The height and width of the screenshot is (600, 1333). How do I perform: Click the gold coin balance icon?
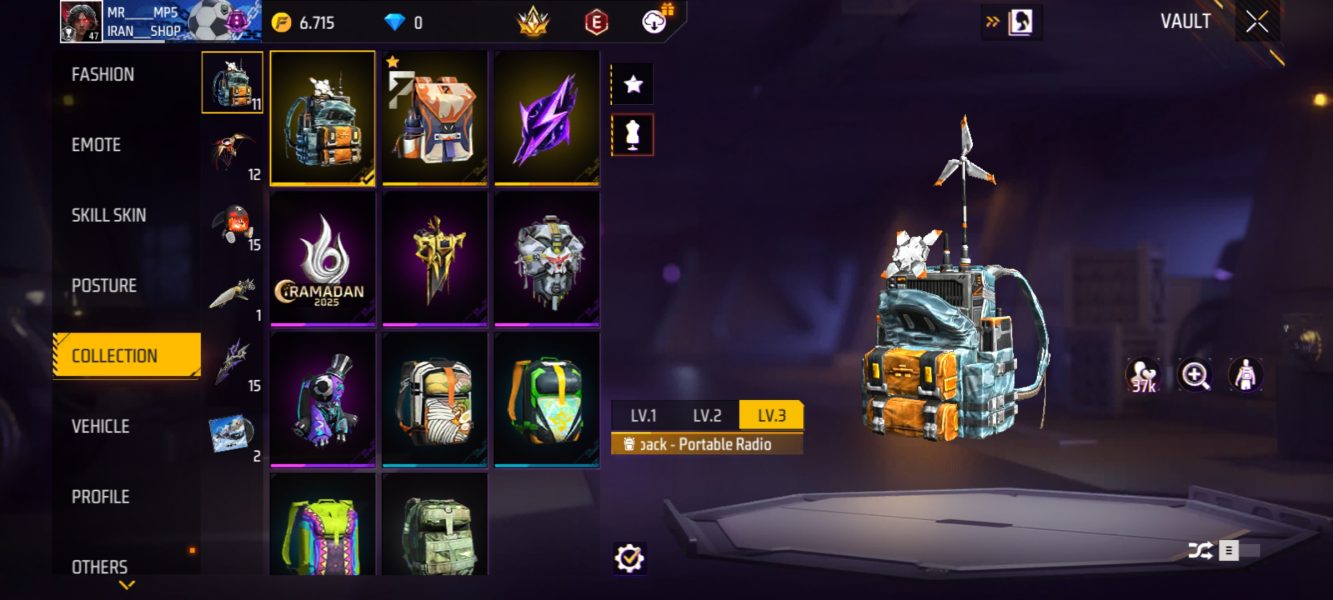coord(282,22)
